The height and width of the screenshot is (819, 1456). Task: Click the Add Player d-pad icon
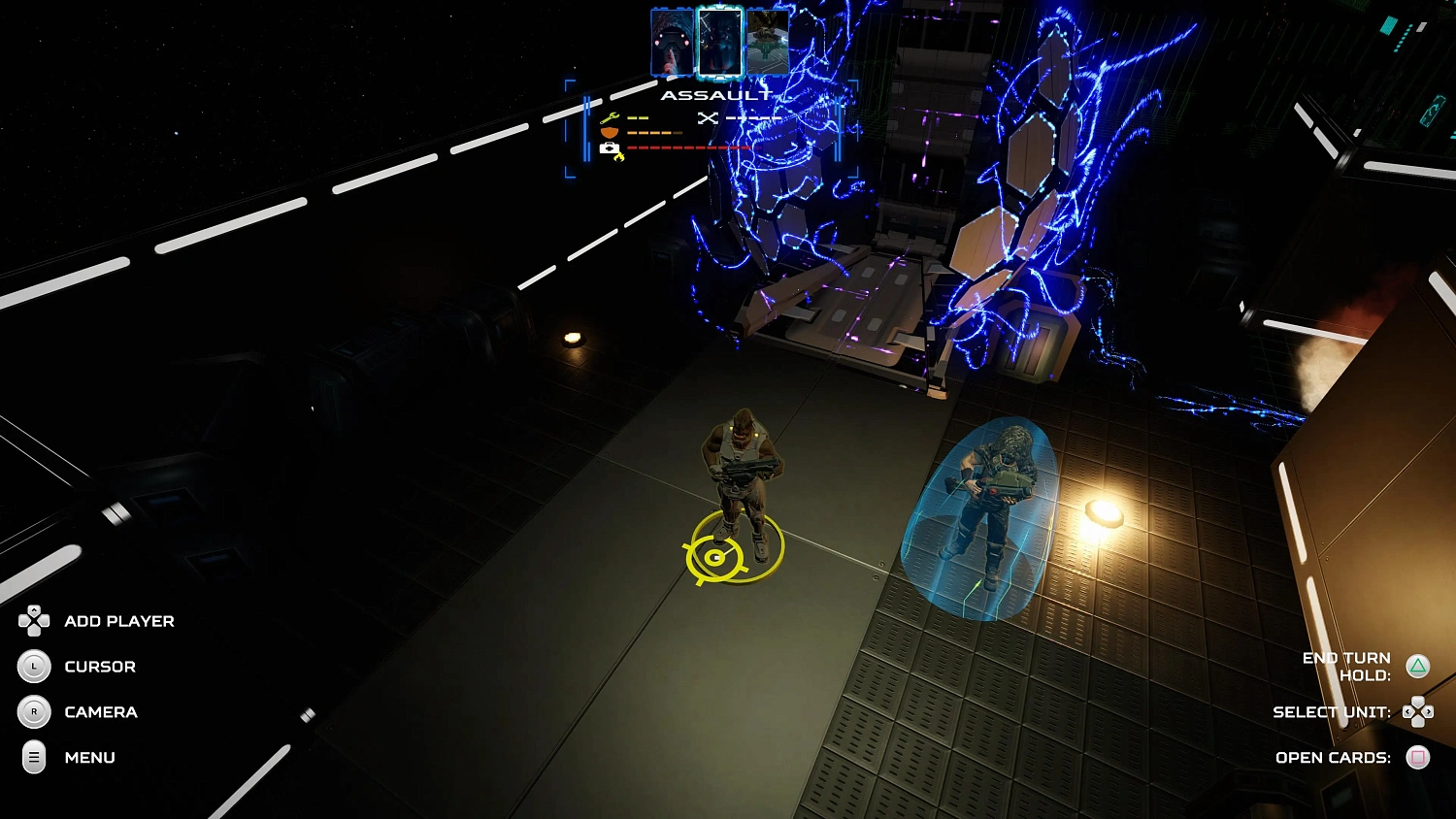tap(34, 621)
